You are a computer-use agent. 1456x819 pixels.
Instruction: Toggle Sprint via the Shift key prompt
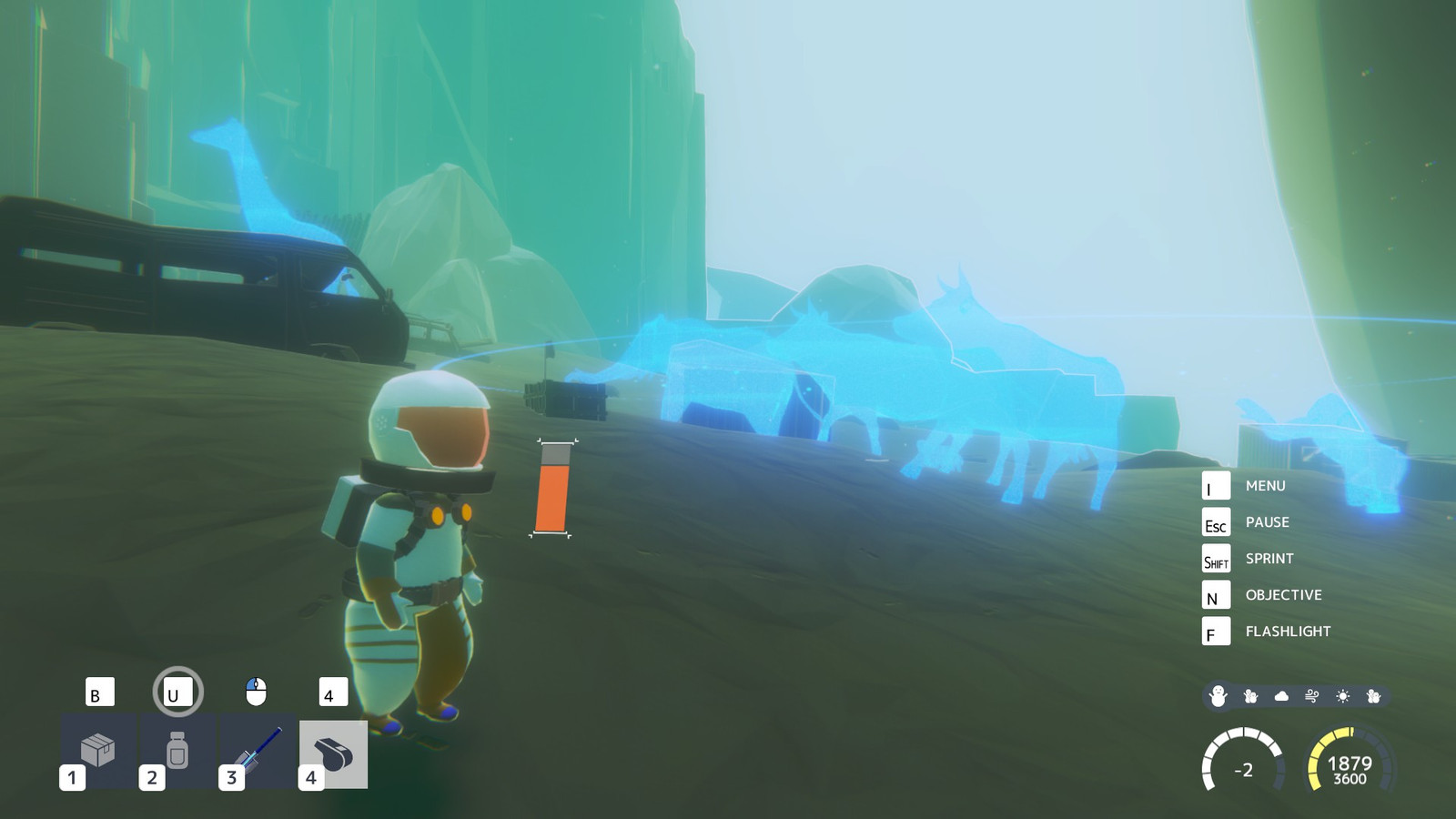coord(1216,558)
